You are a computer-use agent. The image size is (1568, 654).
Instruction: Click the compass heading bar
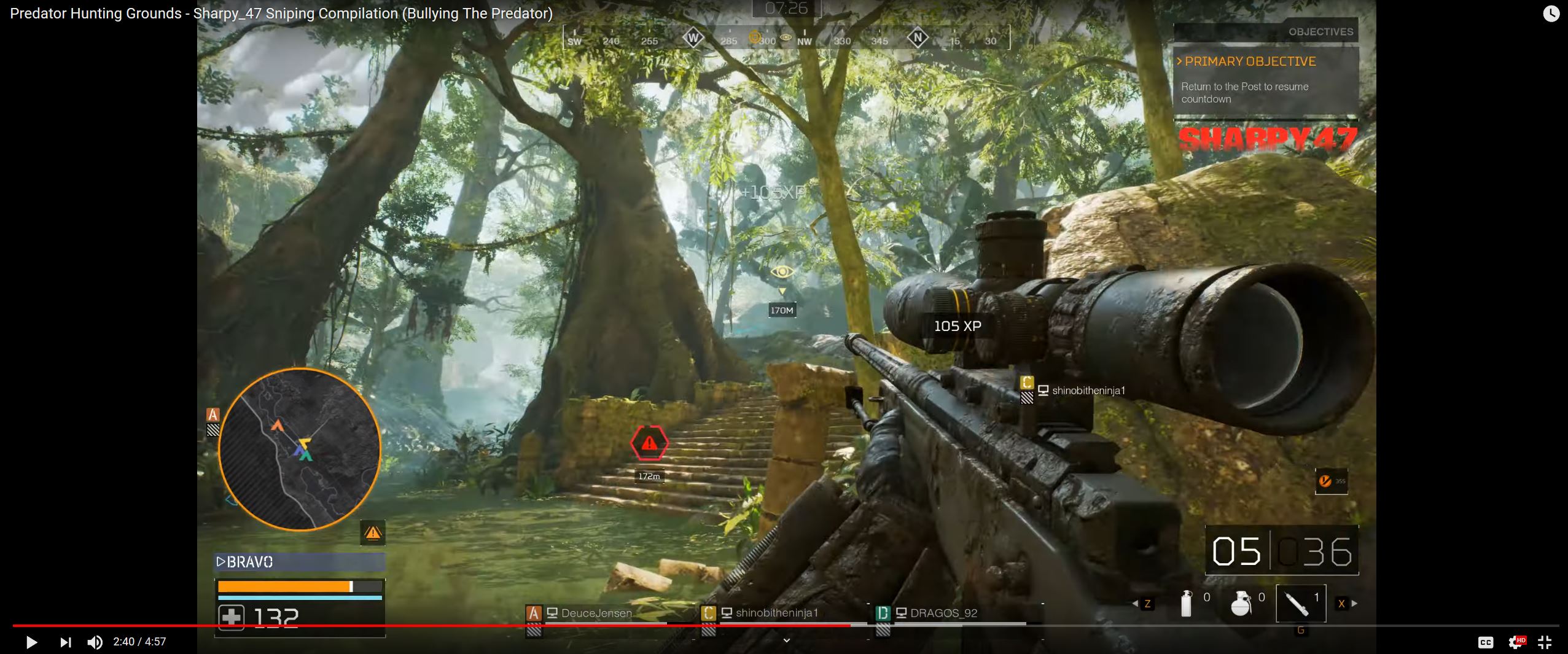786,39
